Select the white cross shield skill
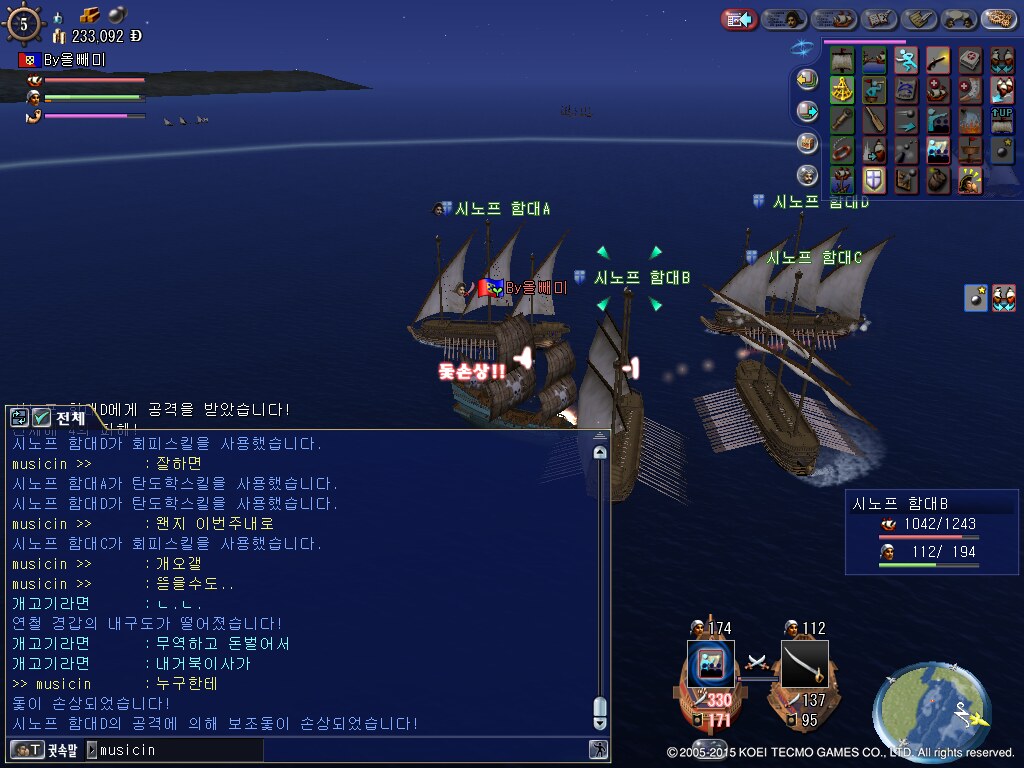 click(x=875, y=180)
